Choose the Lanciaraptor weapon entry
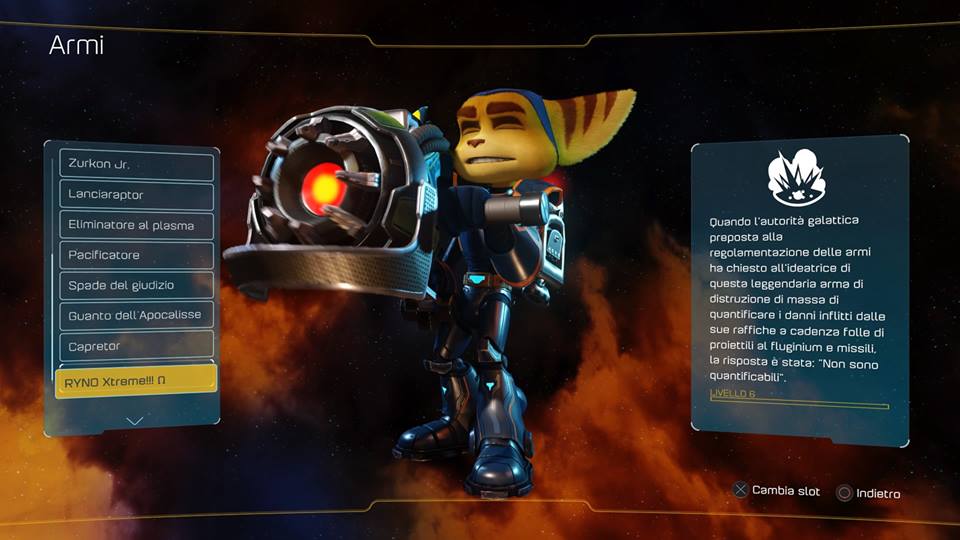Image resolution: width=960 pixels, height=540 pixels. 136,195
